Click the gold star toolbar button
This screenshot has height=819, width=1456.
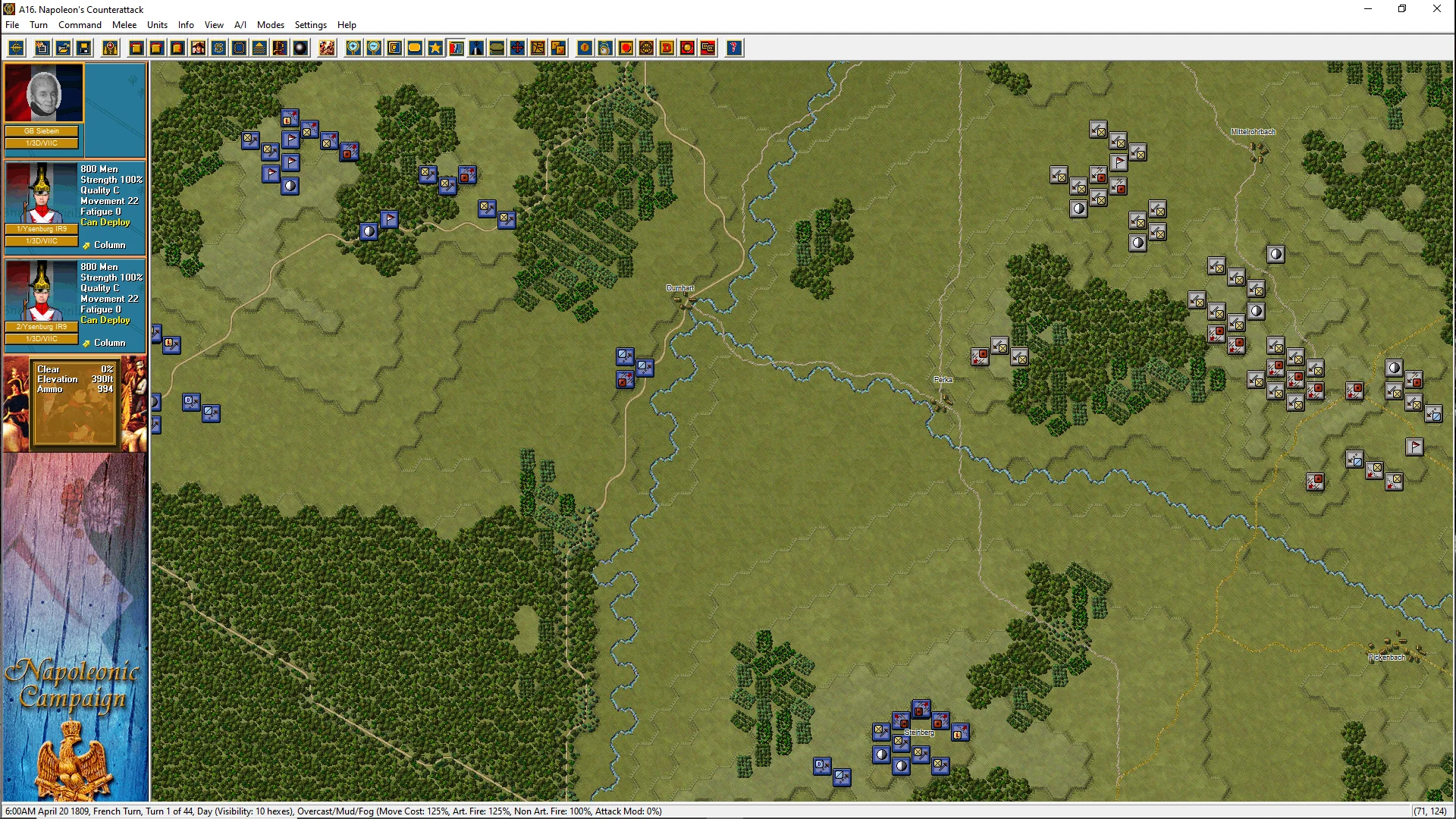click(x=435, y=49)
